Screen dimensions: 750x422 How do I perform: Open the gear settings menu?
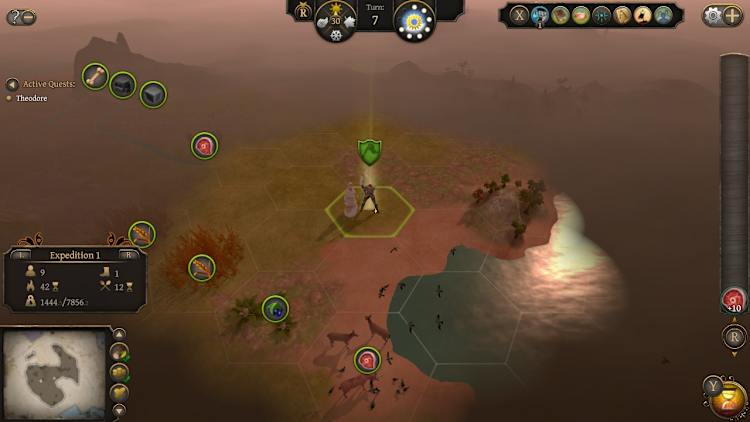(x=712, y=15)
